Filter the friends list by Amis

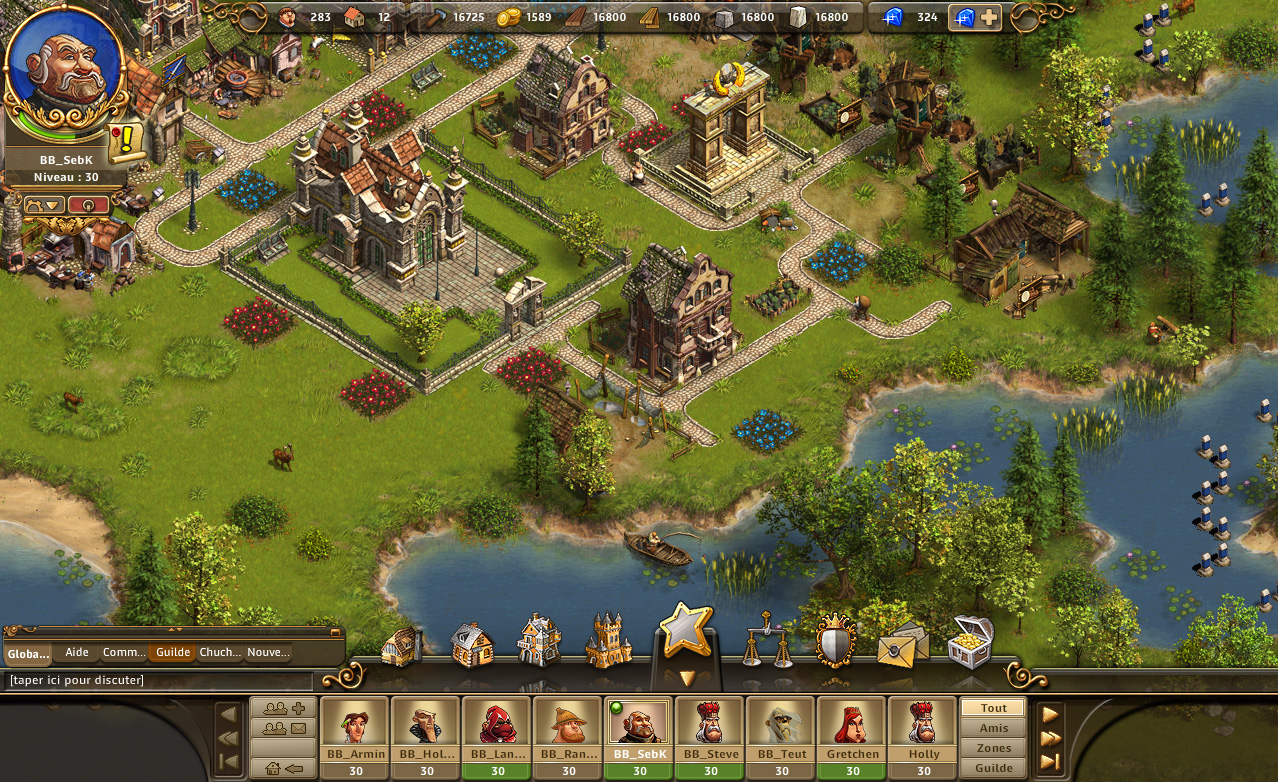[x=993, y=728]
